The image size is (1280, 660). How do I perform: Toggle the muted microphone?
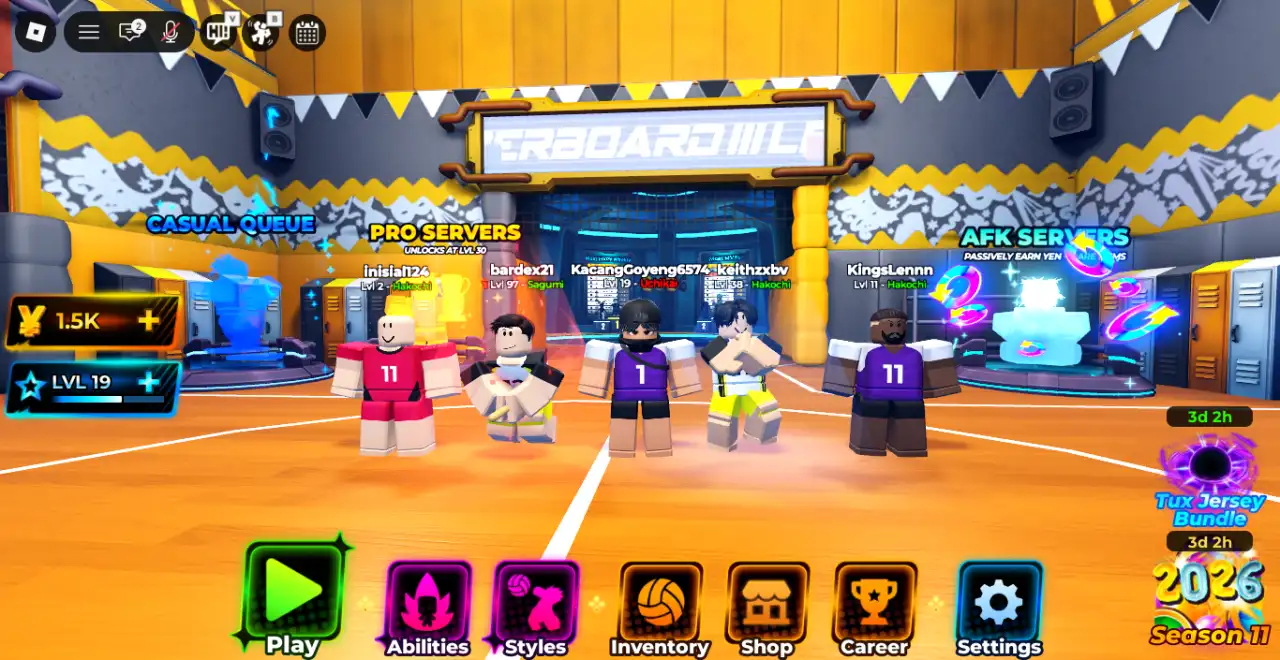(171, 32)
